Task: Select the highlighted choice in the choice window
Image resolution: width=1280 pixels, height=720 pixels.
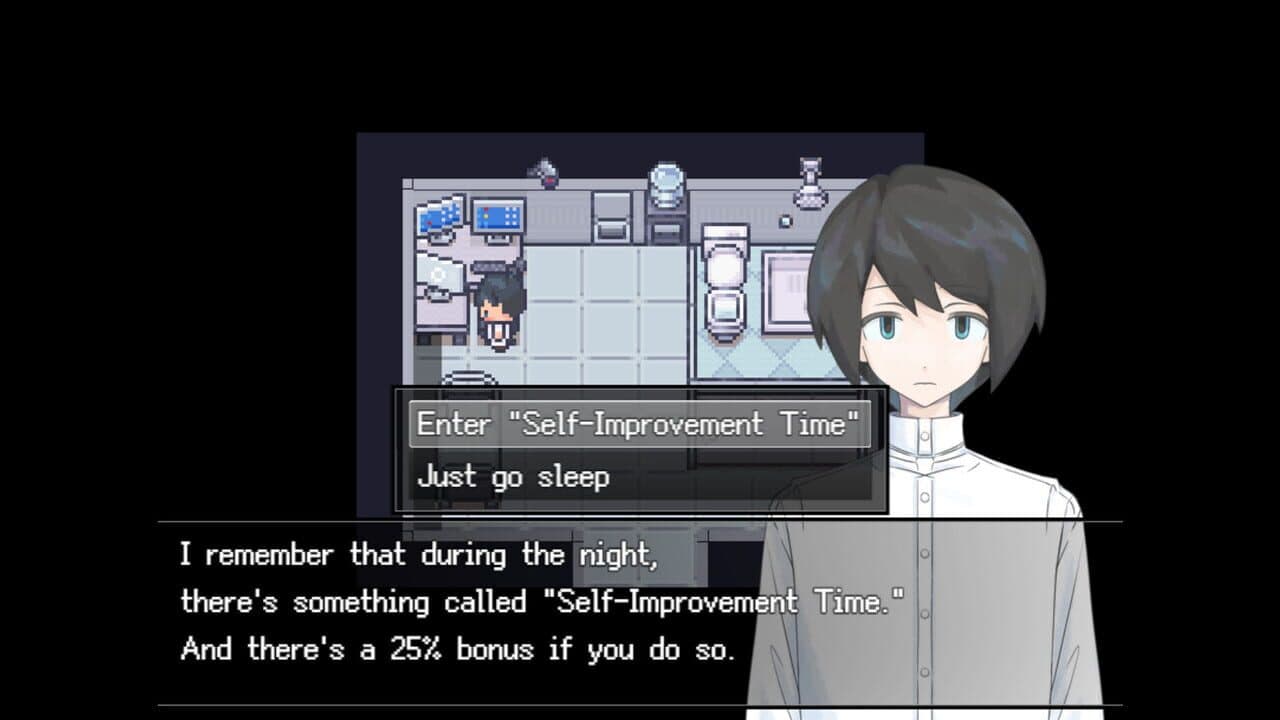Action: (x=640, y=423)
